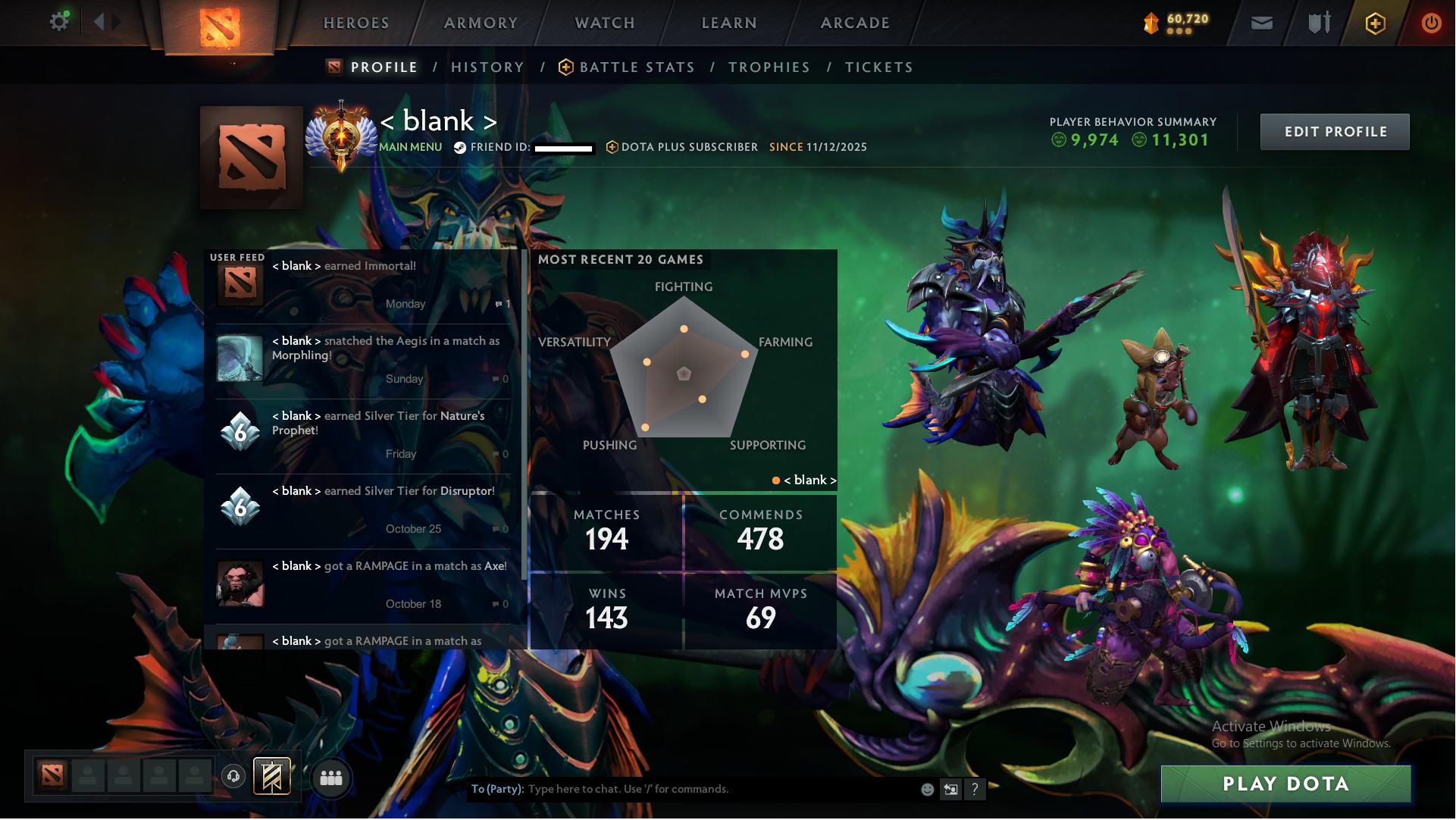1456x820 pixels.
Task: Open mail notifications via envelope icon
Action: [1261, 23]
